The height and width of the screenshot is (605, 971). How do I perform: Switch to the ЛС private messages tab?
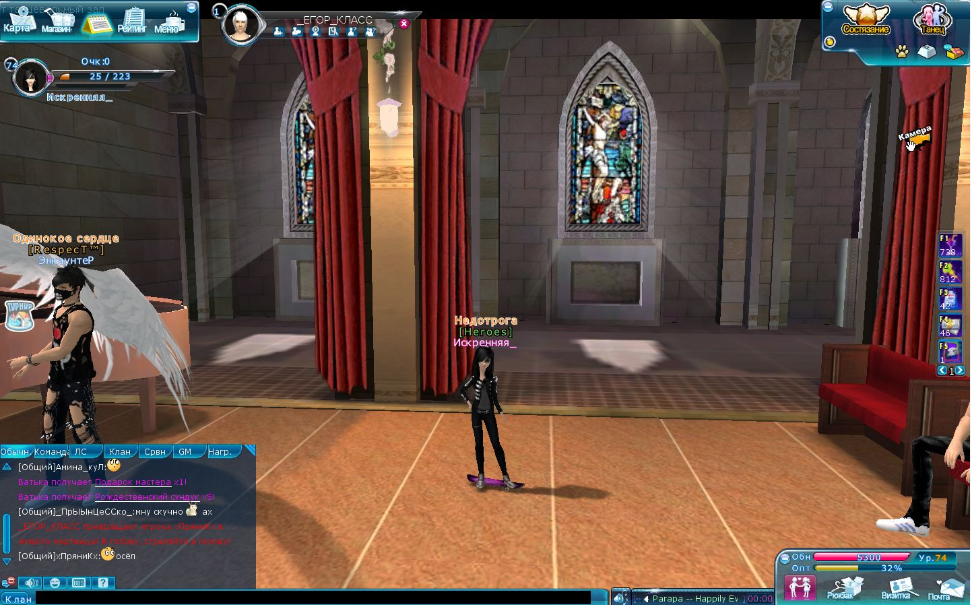[81, 452]
